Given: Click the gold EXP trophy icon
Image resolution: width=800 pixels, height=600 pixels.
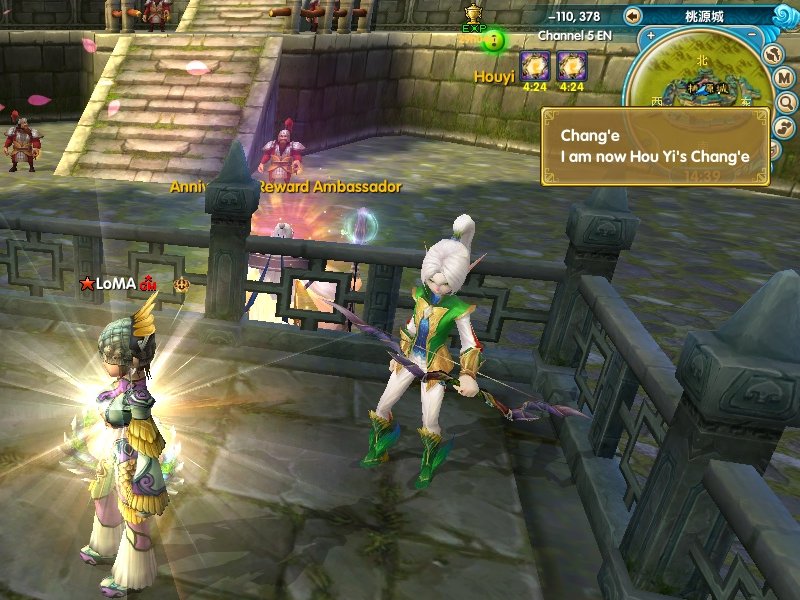Looking at the screenshot, I should pyautogui.click(x=474, y=13).
